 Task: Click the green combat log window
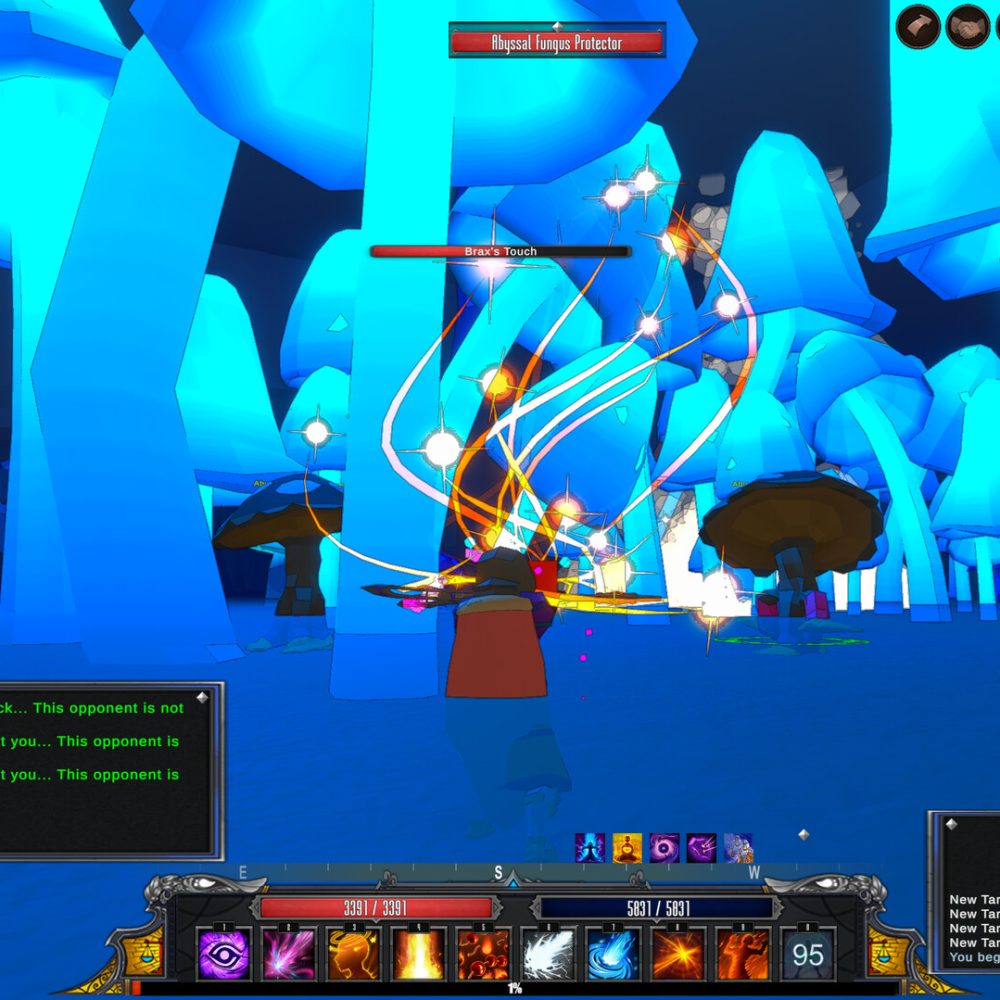[105, 770]
